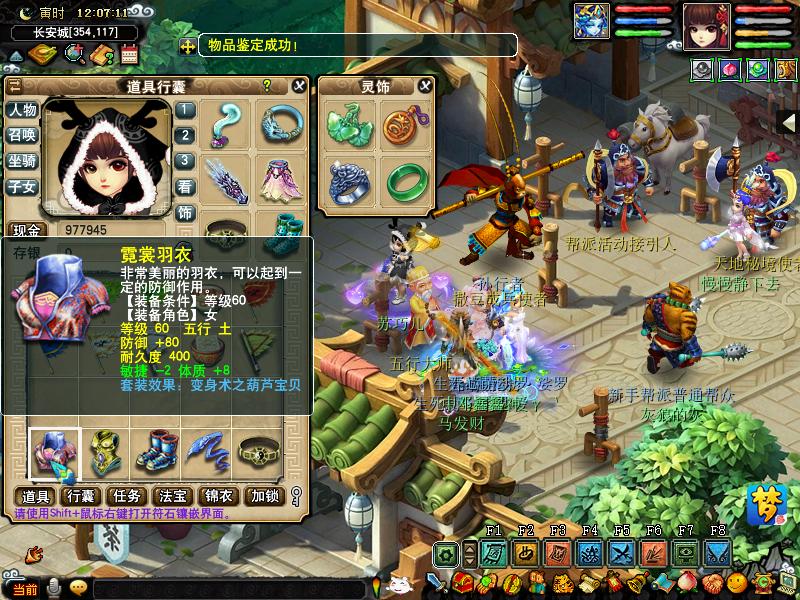Select the blue boots inventory slot
Screen dimensions: 800x600
[156, 453]
